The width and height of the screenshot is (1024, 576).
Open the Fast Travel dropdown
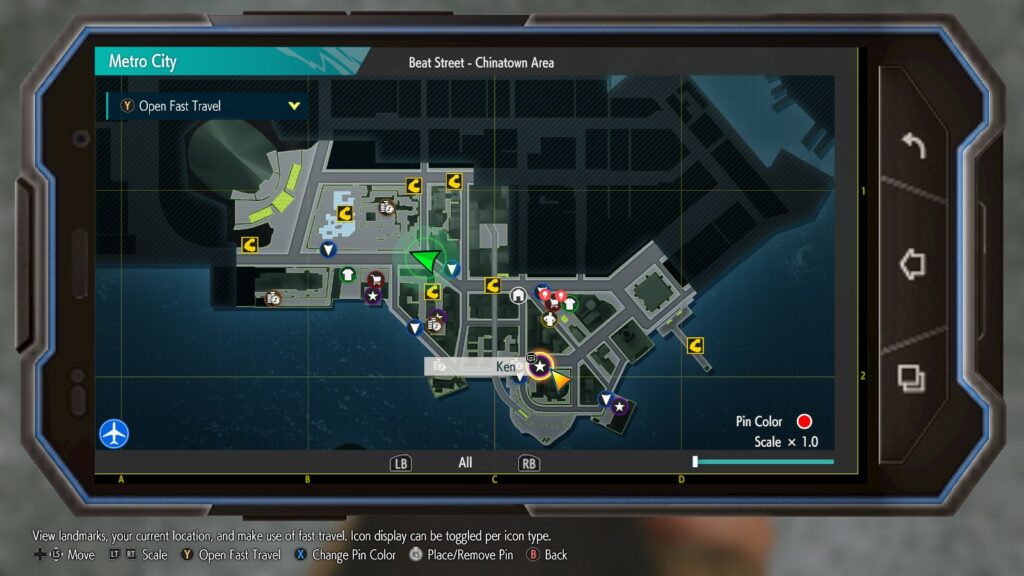click(x=207, y=106)
